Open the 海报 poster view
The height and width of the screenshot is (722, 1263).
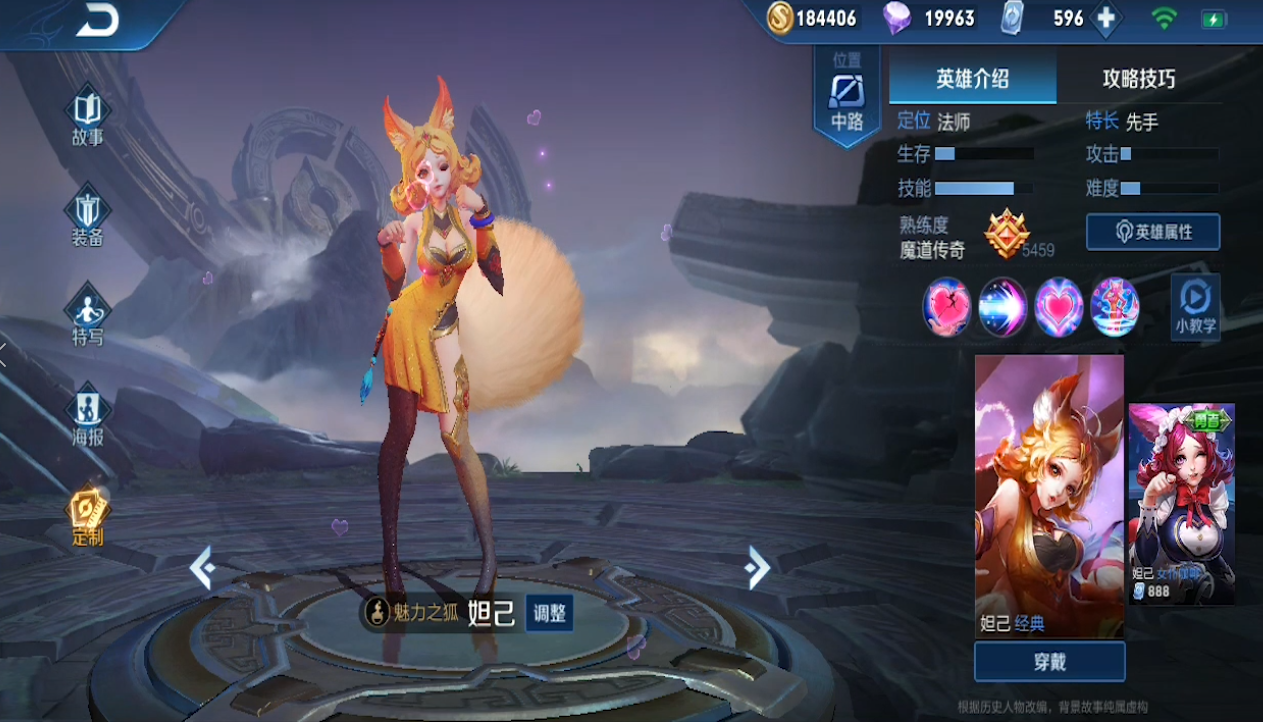(x=87, y=416)
